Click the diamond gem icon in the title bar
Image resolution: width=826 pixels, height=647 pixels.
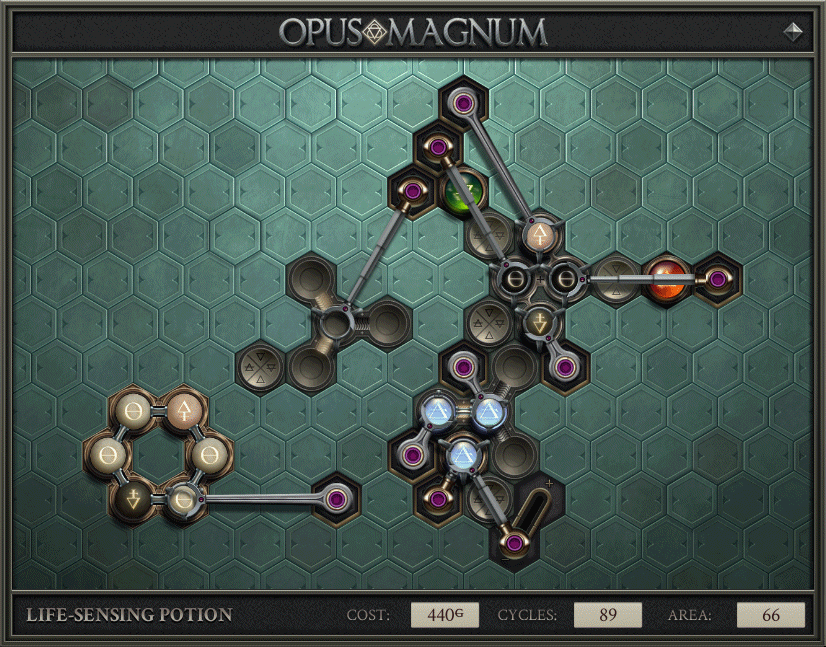pyautogui.click(x=793, y=31)
